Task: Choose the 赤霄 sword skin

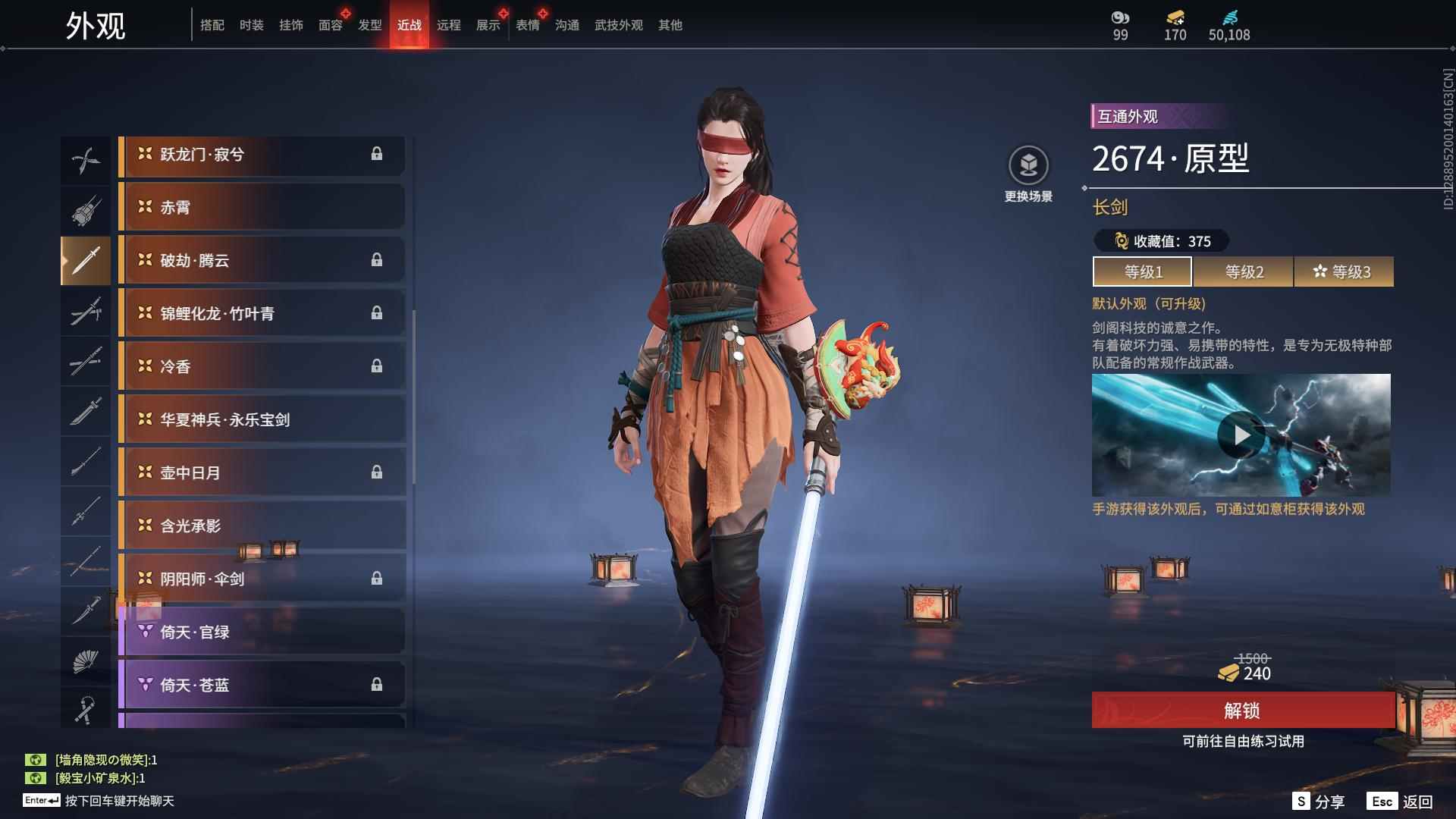Action: click(x=262, y=207)
